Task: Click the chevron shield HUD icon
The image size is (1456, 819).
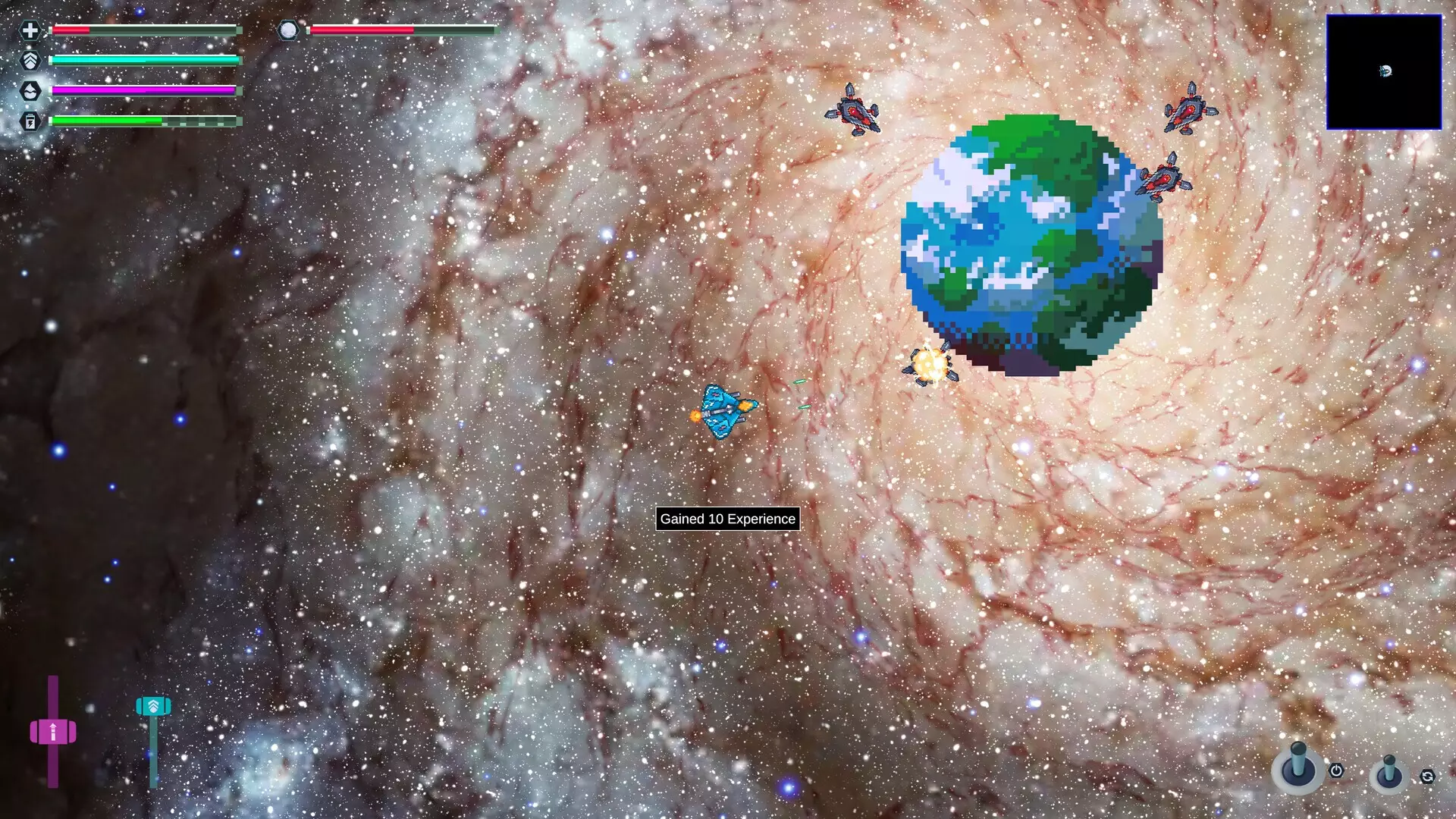Action: 30,61
